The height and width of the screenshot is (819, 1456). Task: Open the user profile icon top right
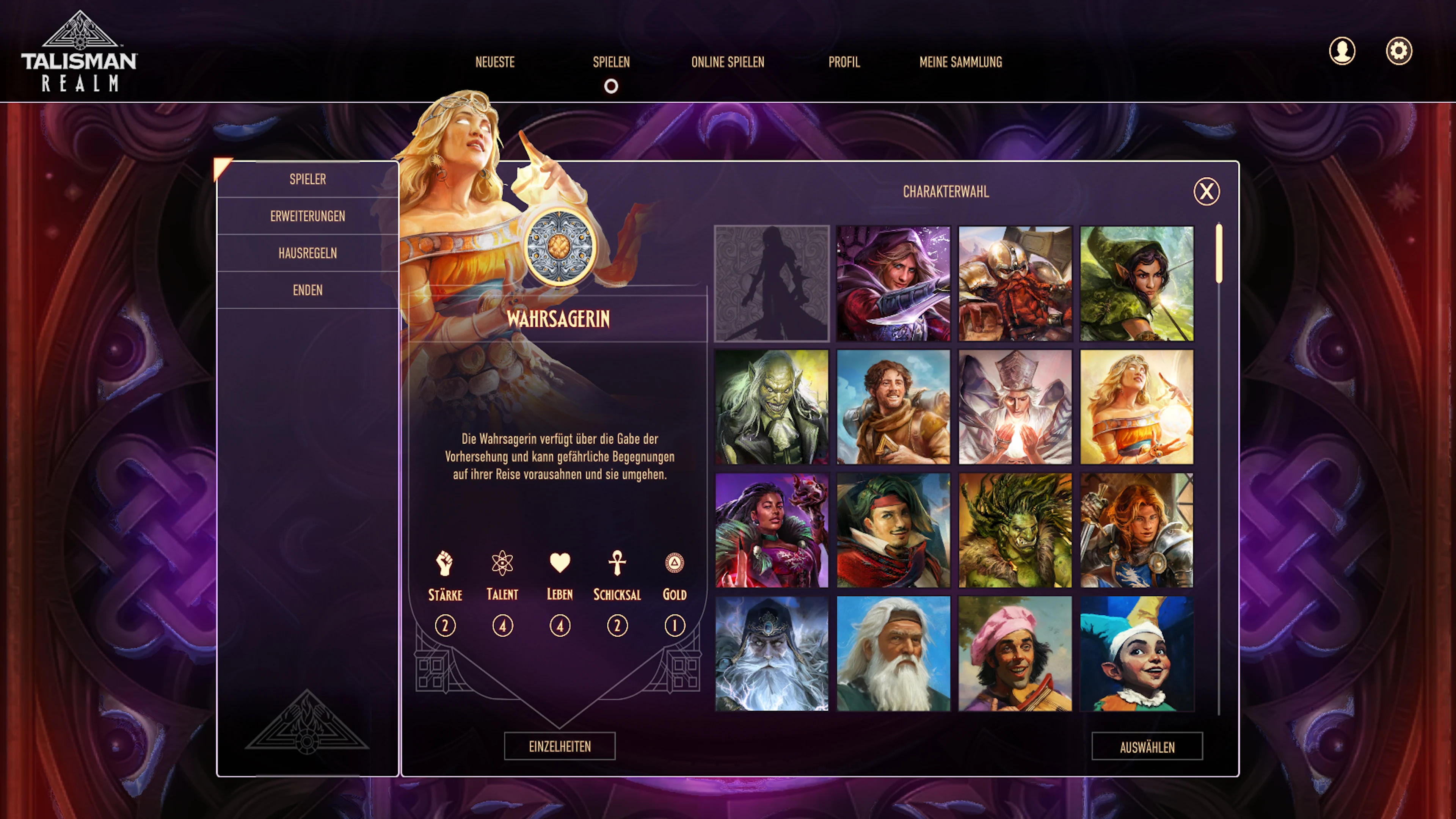[x=1342, y=51]
